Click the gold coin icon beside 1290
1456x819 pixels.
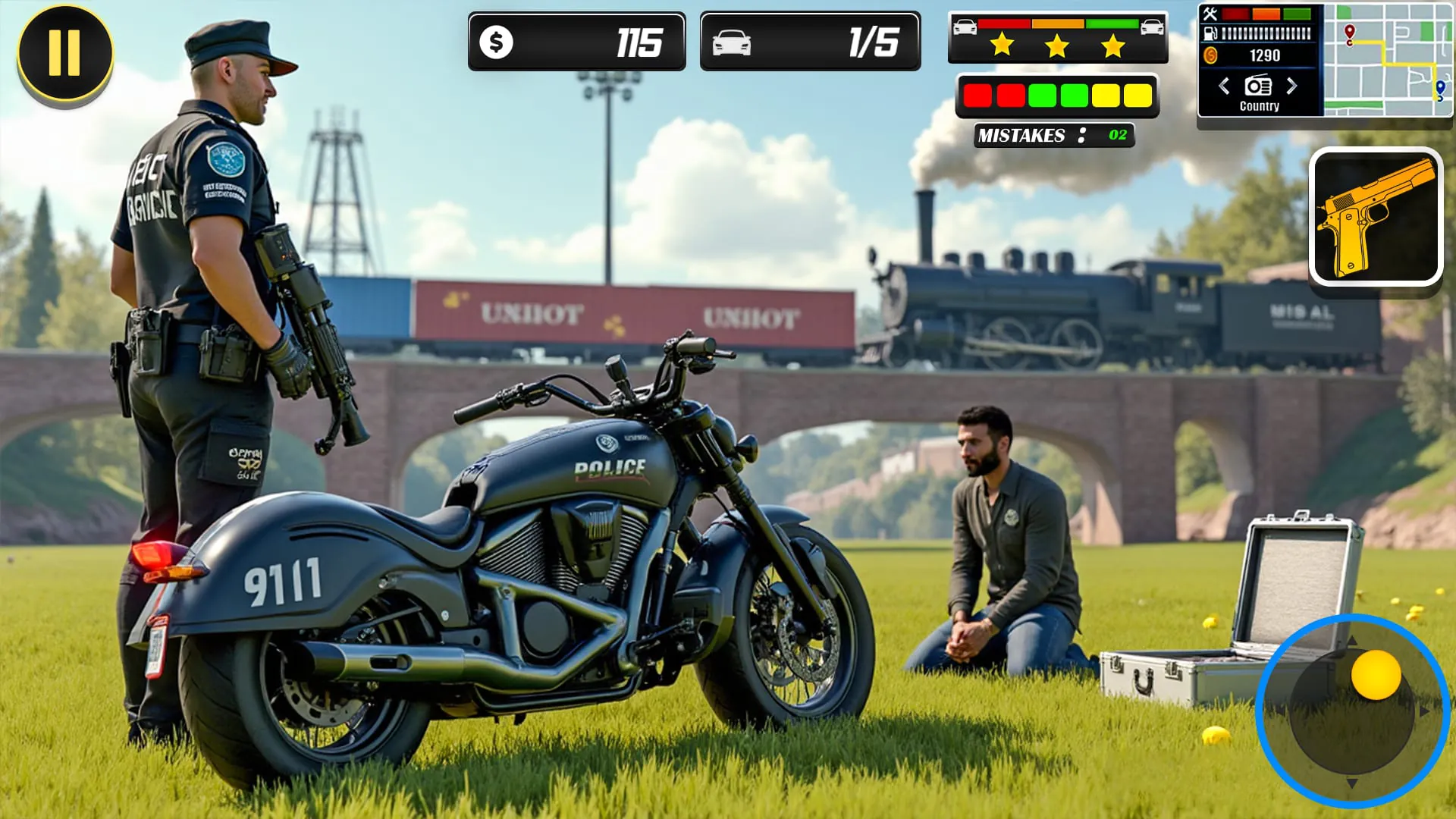(x=1211, y=55)
